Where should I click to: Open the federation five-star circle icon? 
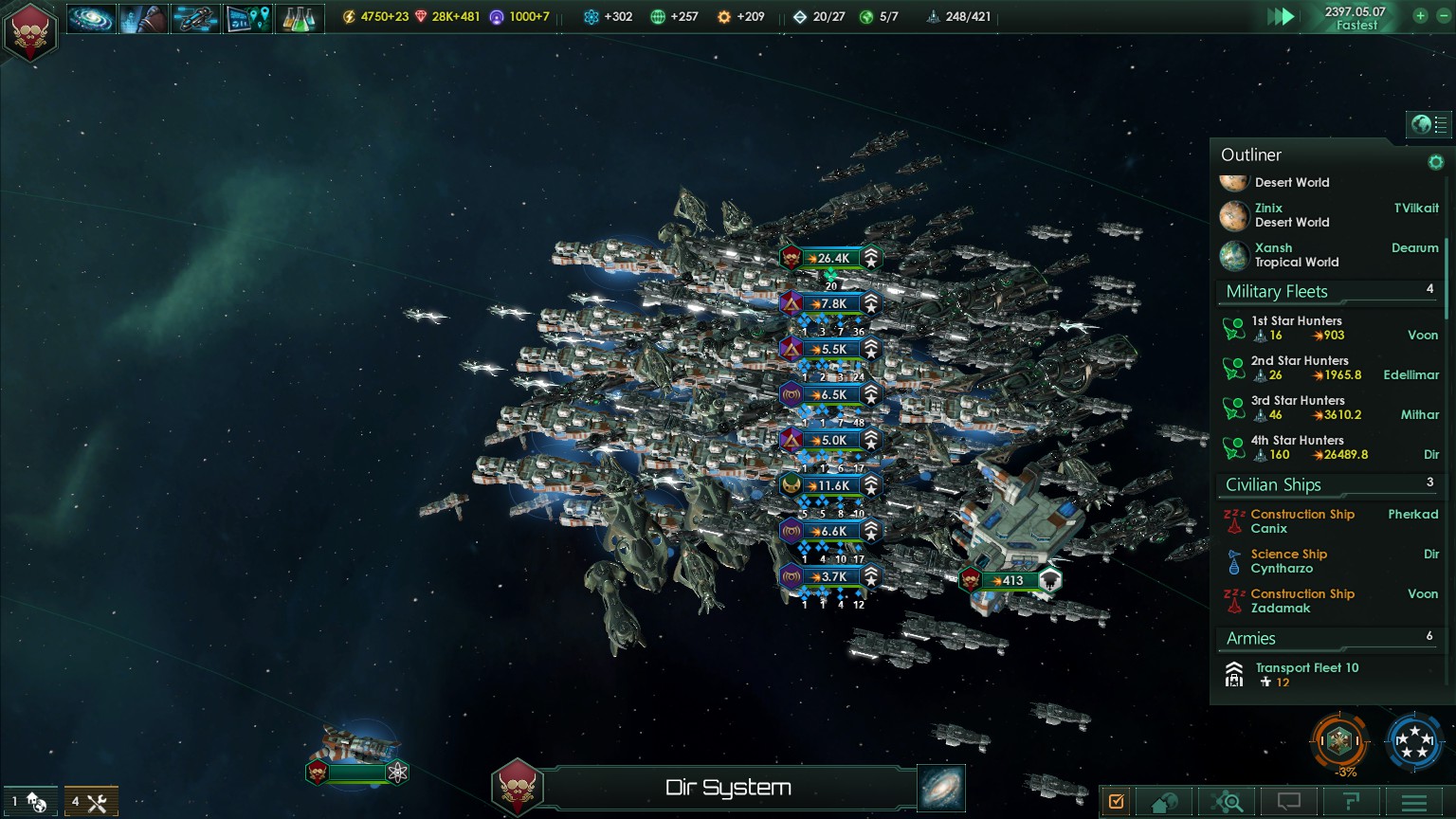1413,740
